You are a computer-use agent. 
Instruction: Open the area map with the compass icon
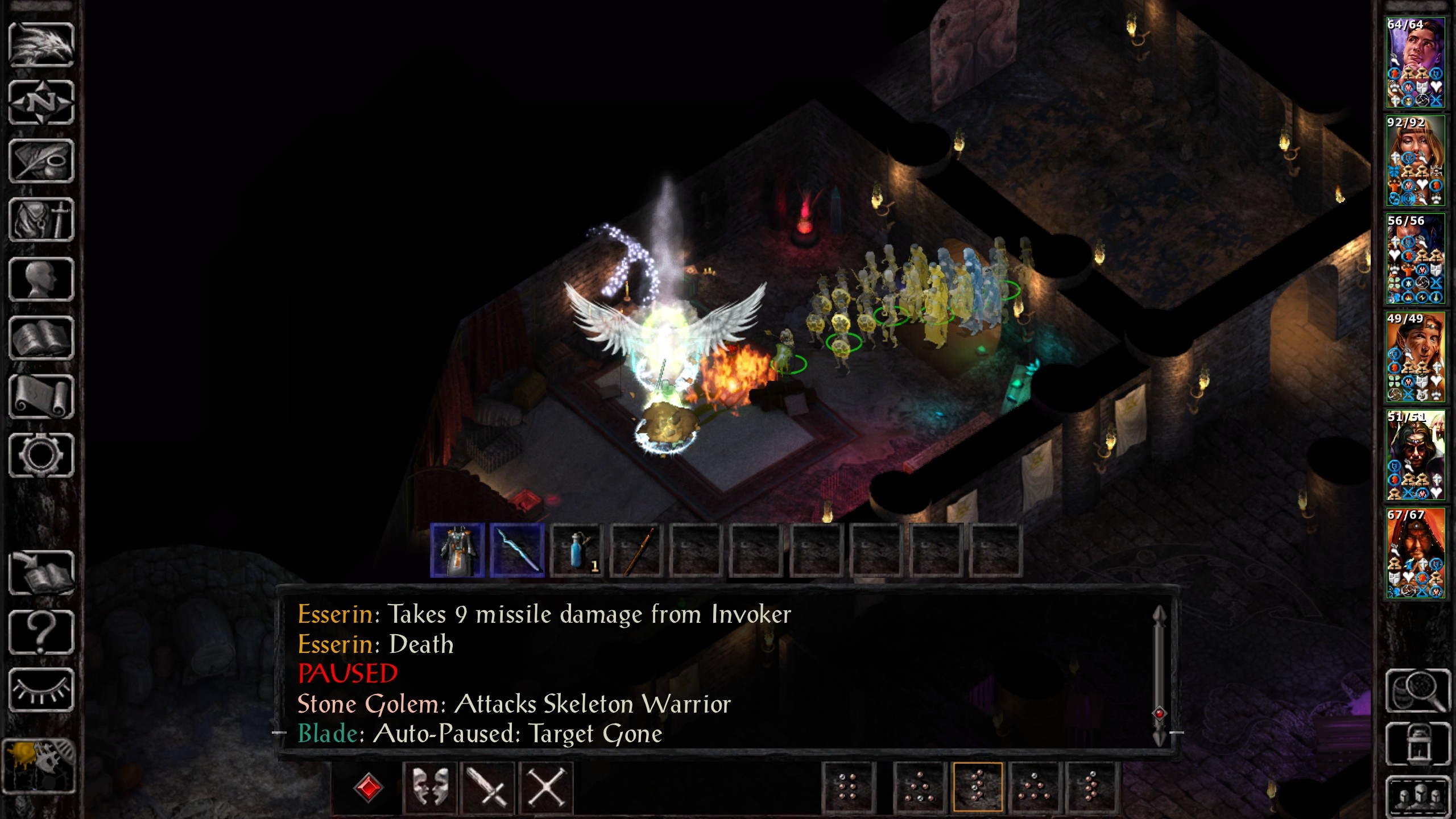(x=42, y=103)
